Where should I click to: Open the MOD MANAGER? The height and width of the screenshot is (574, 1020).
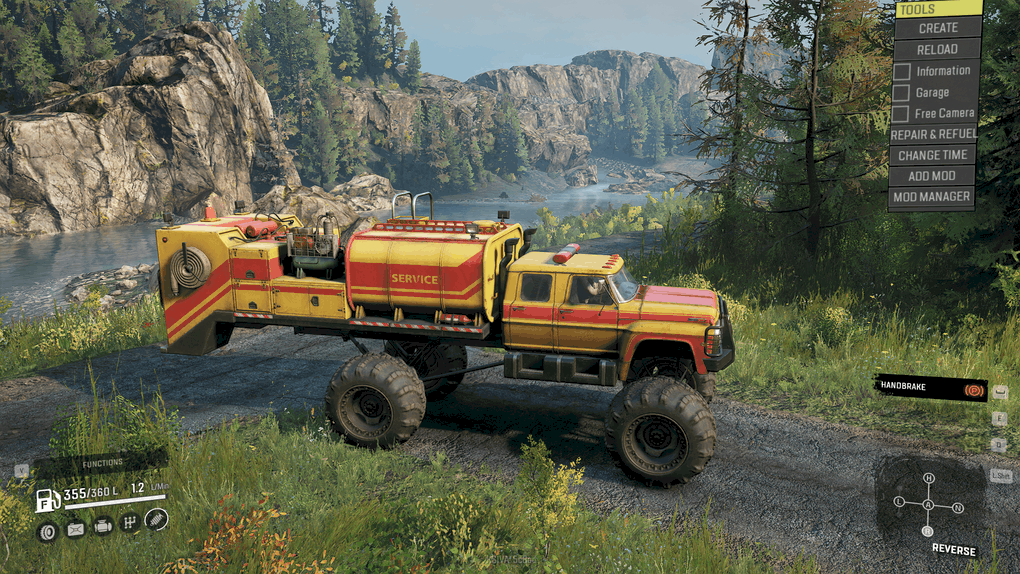932,197
